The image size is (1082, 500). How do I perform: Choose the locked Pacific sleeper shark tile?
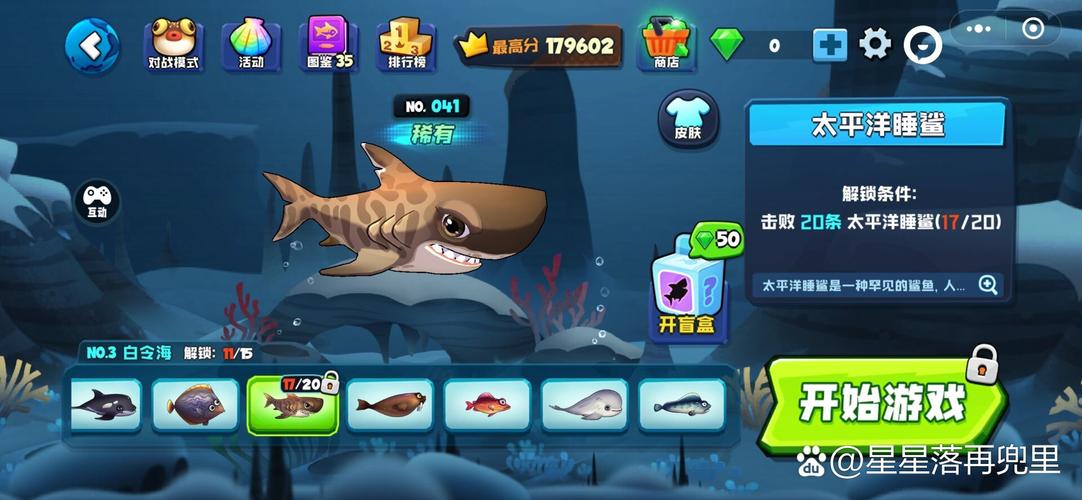pyautogui.click(x=292, y=405)
